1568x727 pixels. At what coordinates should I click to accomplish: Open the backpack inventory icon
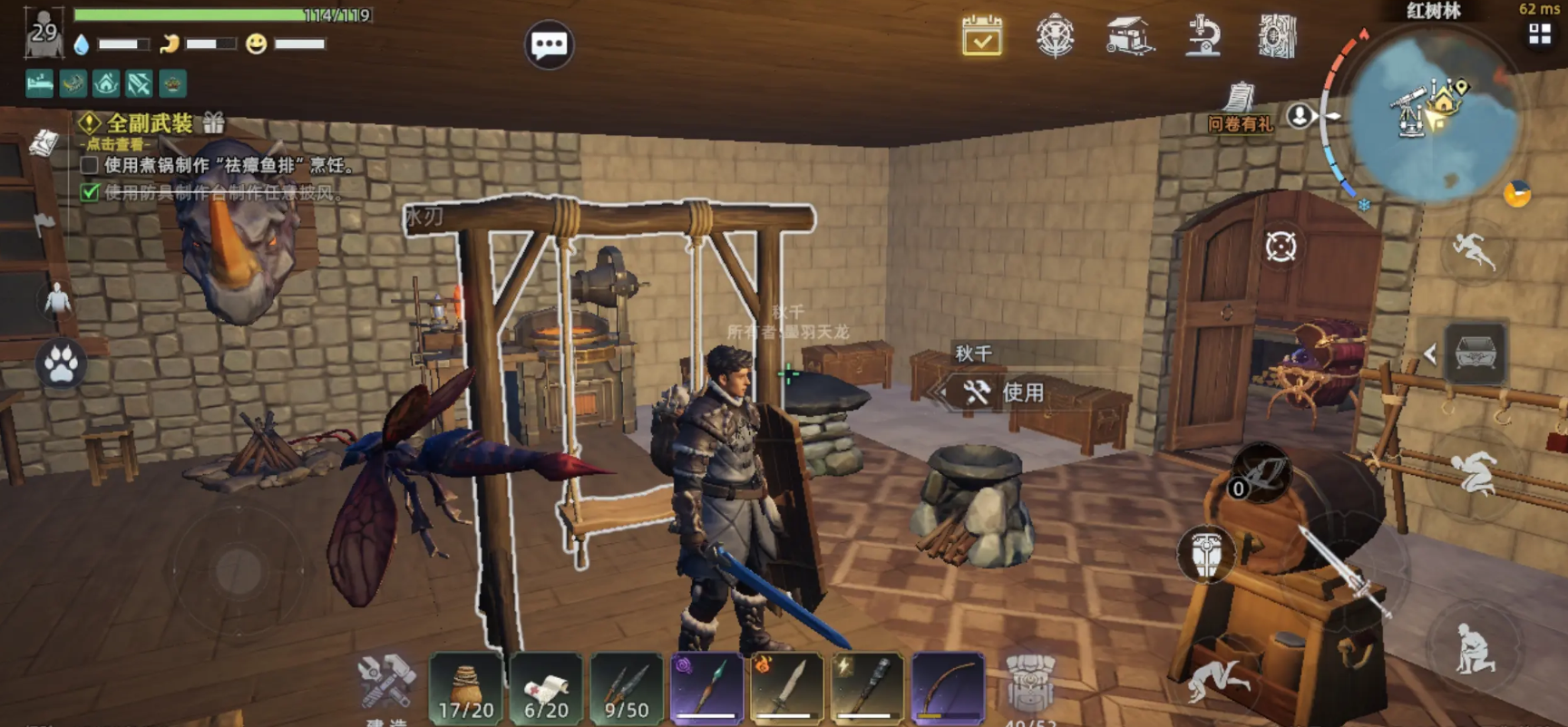point(1030,687)
